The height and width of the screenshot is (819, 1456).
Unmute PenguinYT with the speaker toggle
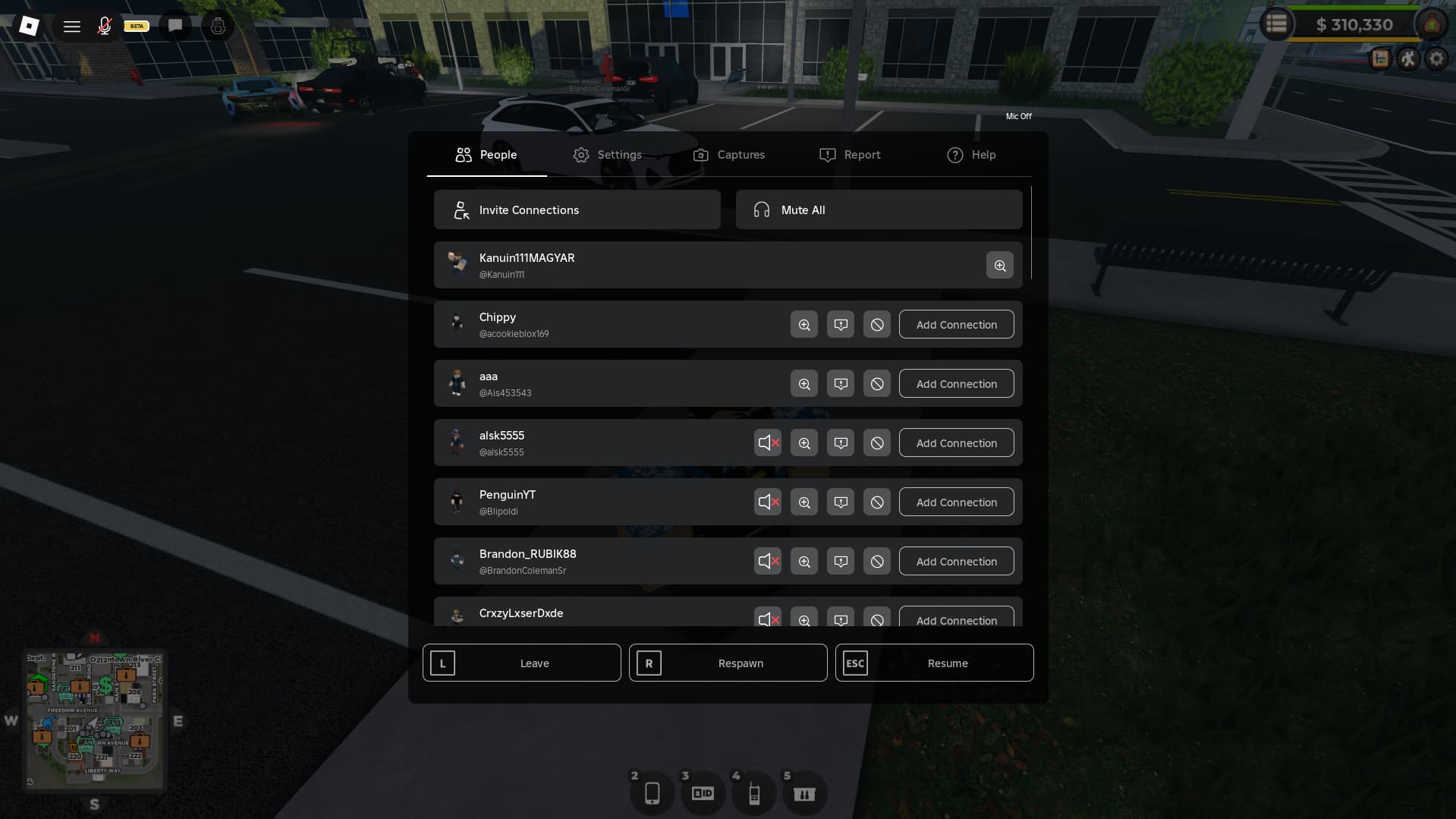pos(767,502)
